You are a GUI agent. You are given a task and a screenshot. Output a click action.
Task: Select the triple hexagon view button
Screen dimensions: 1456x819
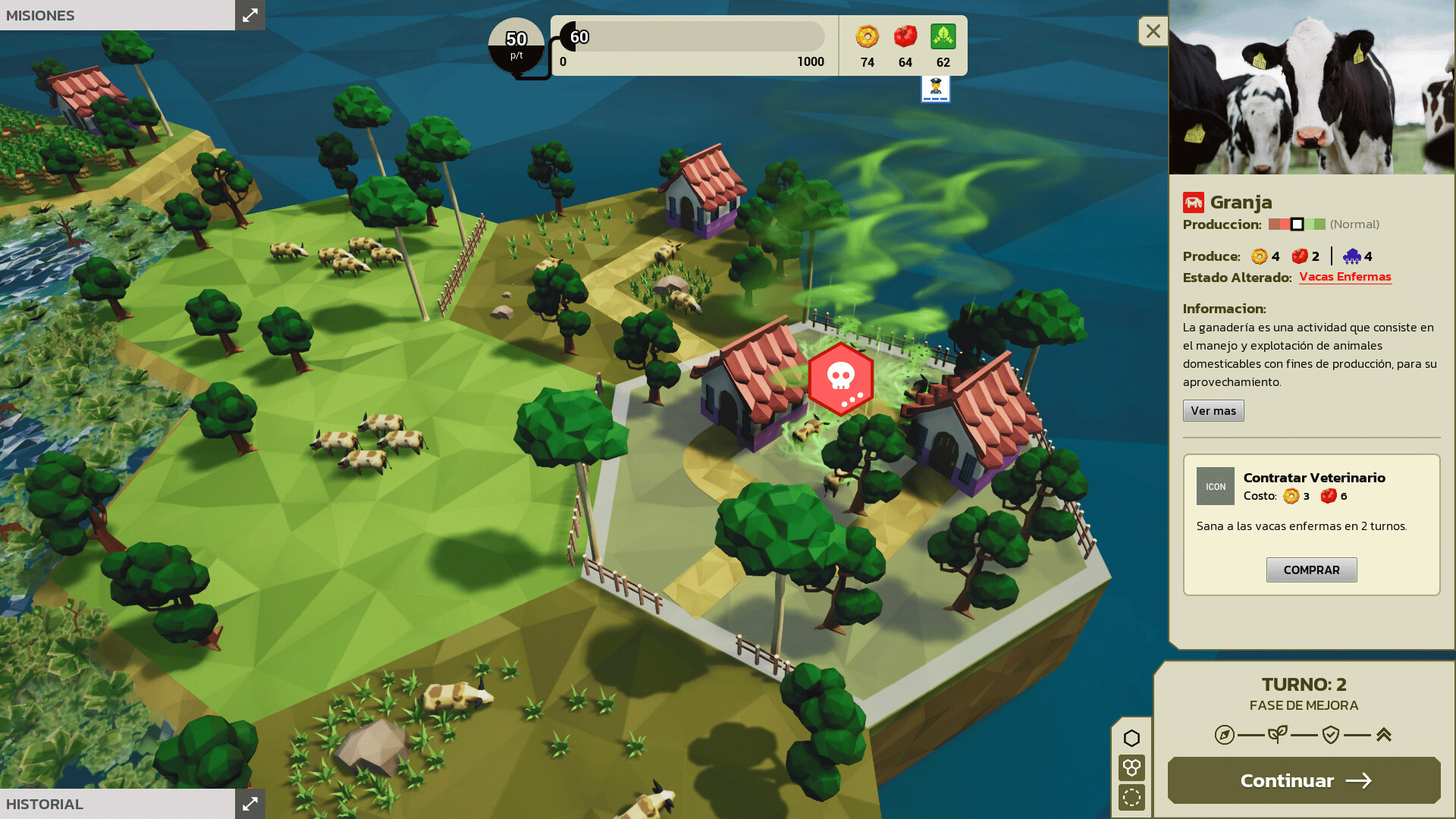pos(1131,767)
